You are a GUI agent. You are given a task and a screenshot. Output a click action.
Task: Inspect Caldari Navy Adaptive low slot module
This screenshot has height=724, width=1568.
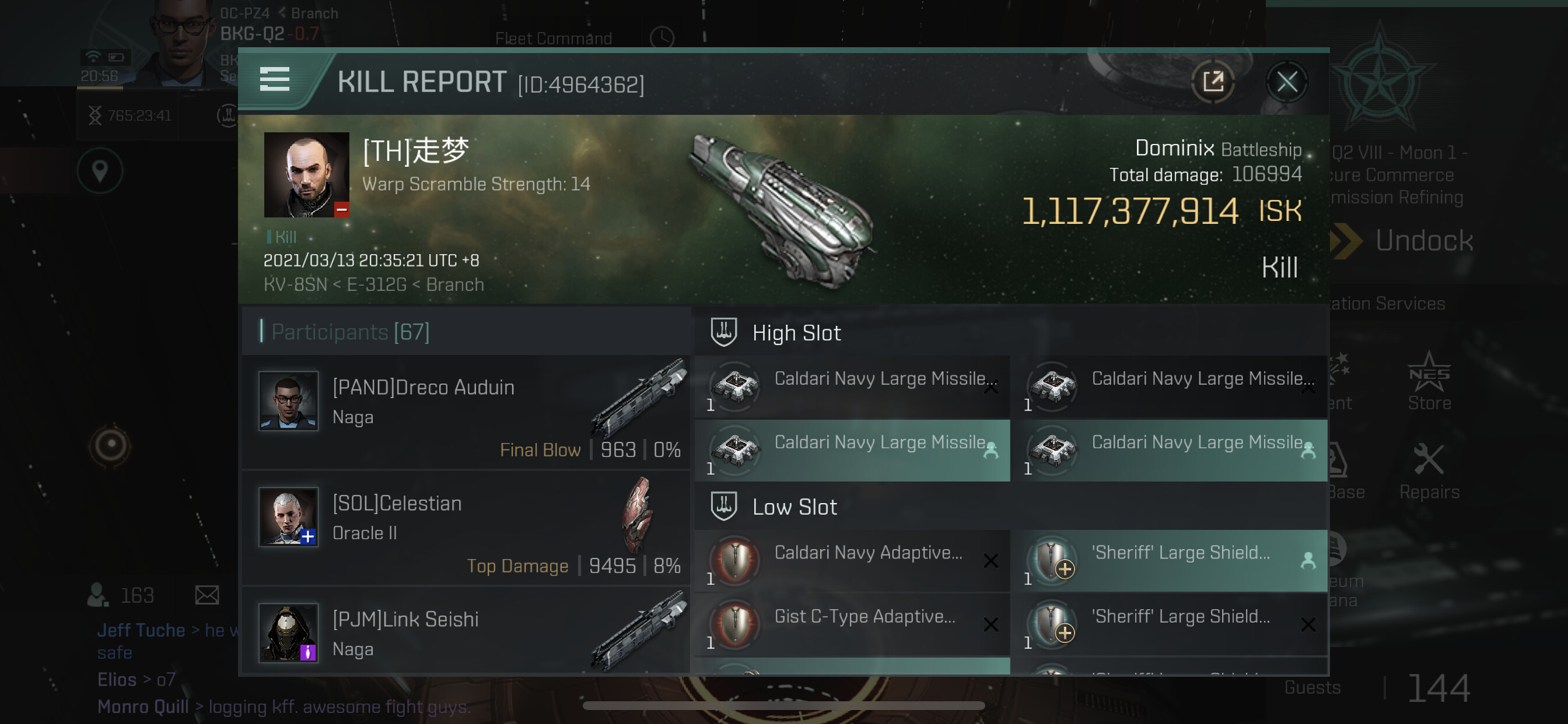(x=852, y=560)
